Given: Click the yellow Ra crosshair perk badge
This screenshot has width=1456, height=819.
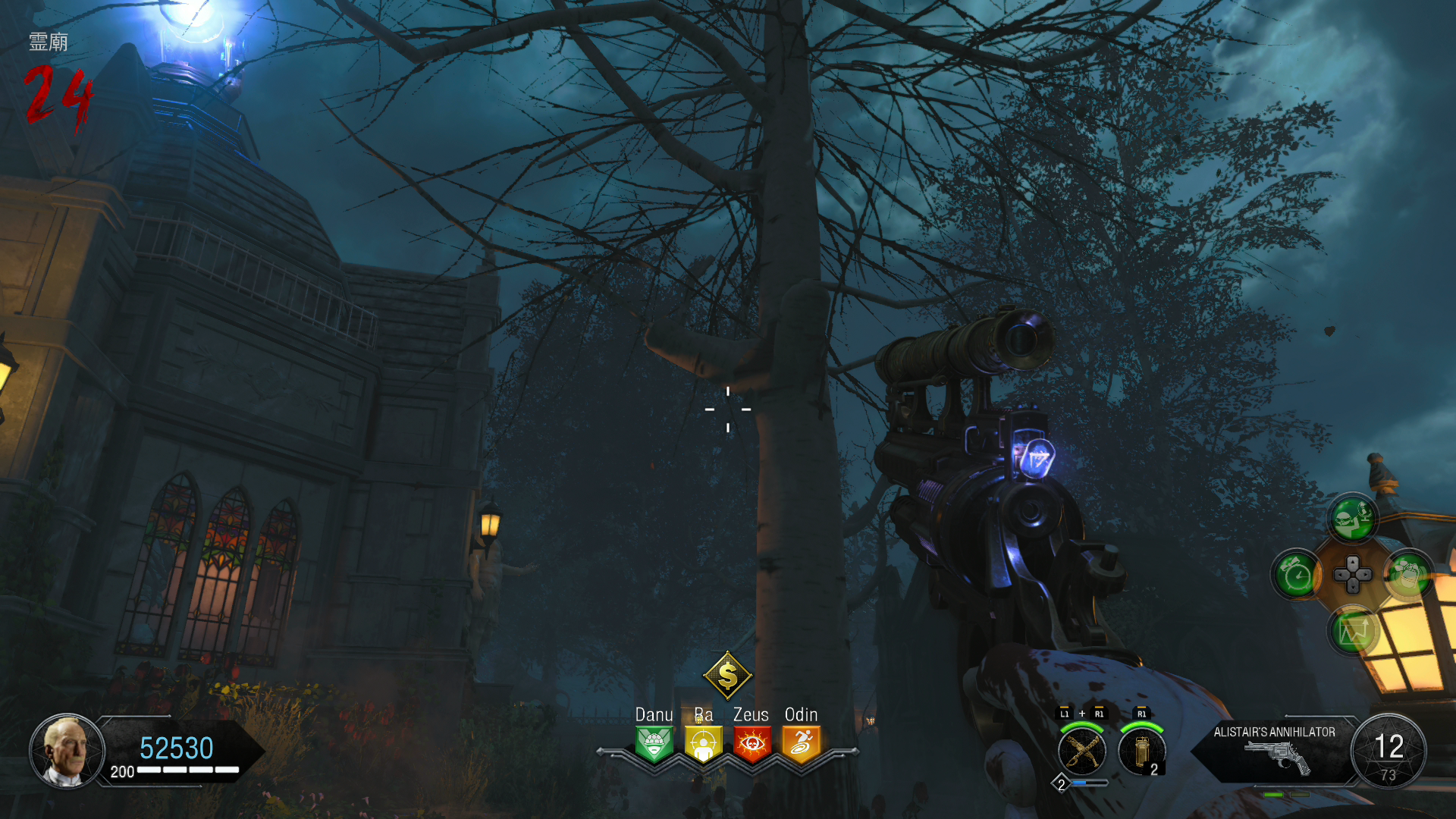Looking at the screenshot, I should 703,743.
